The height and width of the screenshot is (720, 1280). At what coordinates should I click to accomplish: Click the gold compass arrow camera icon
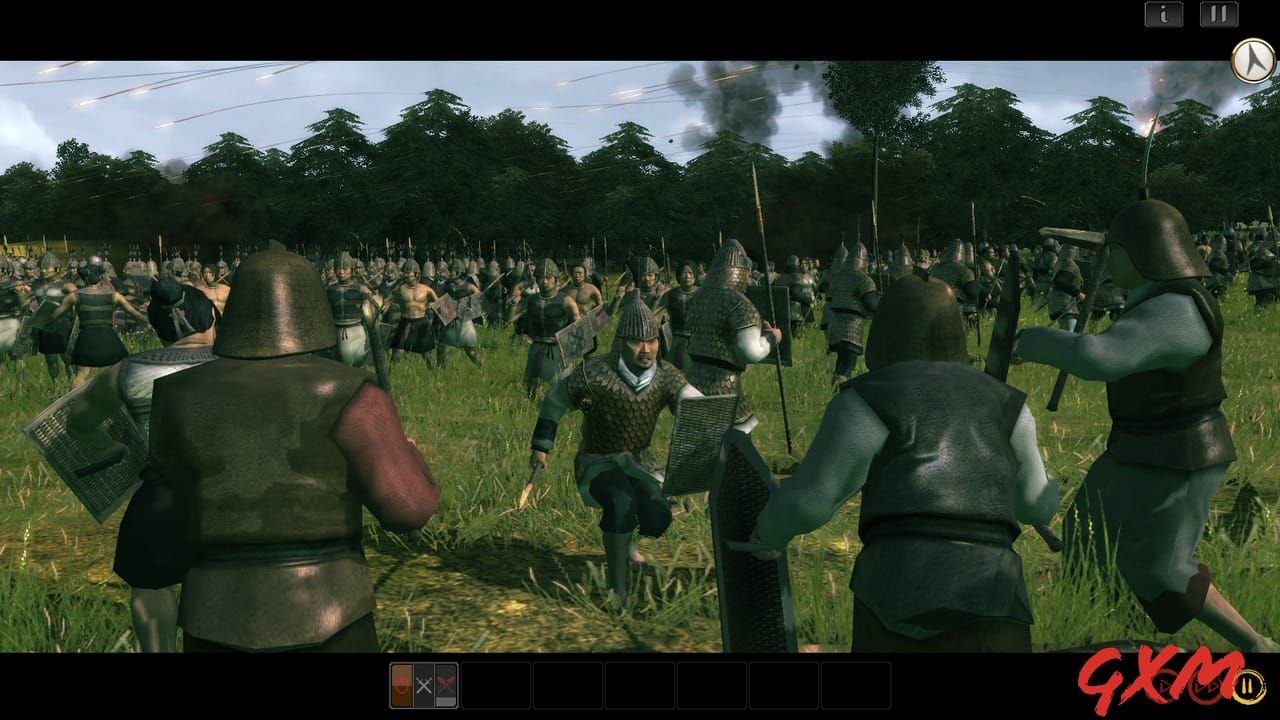[1251, 60]
